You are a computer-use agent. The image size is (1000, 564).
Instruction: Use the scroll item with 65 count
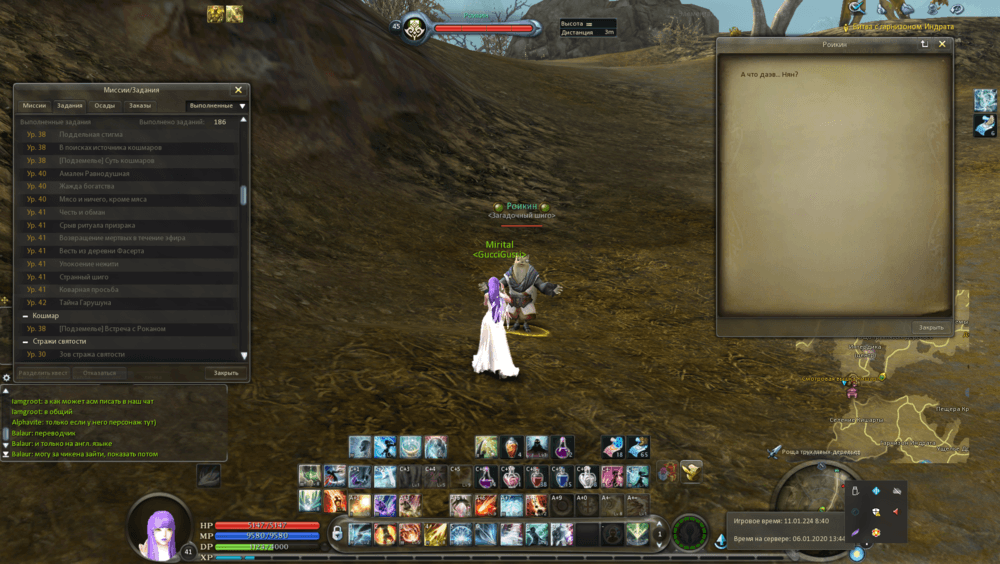coord(637,447)
